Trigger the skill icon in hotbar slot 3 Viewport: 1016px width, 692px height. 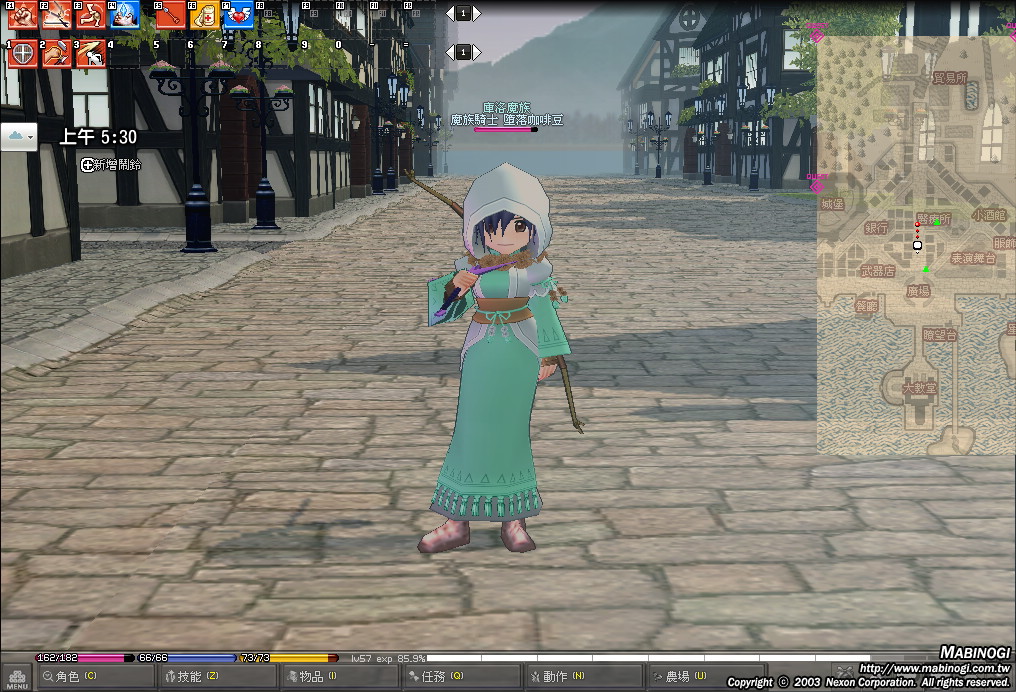pyautogui.click(x=90, y=54)
